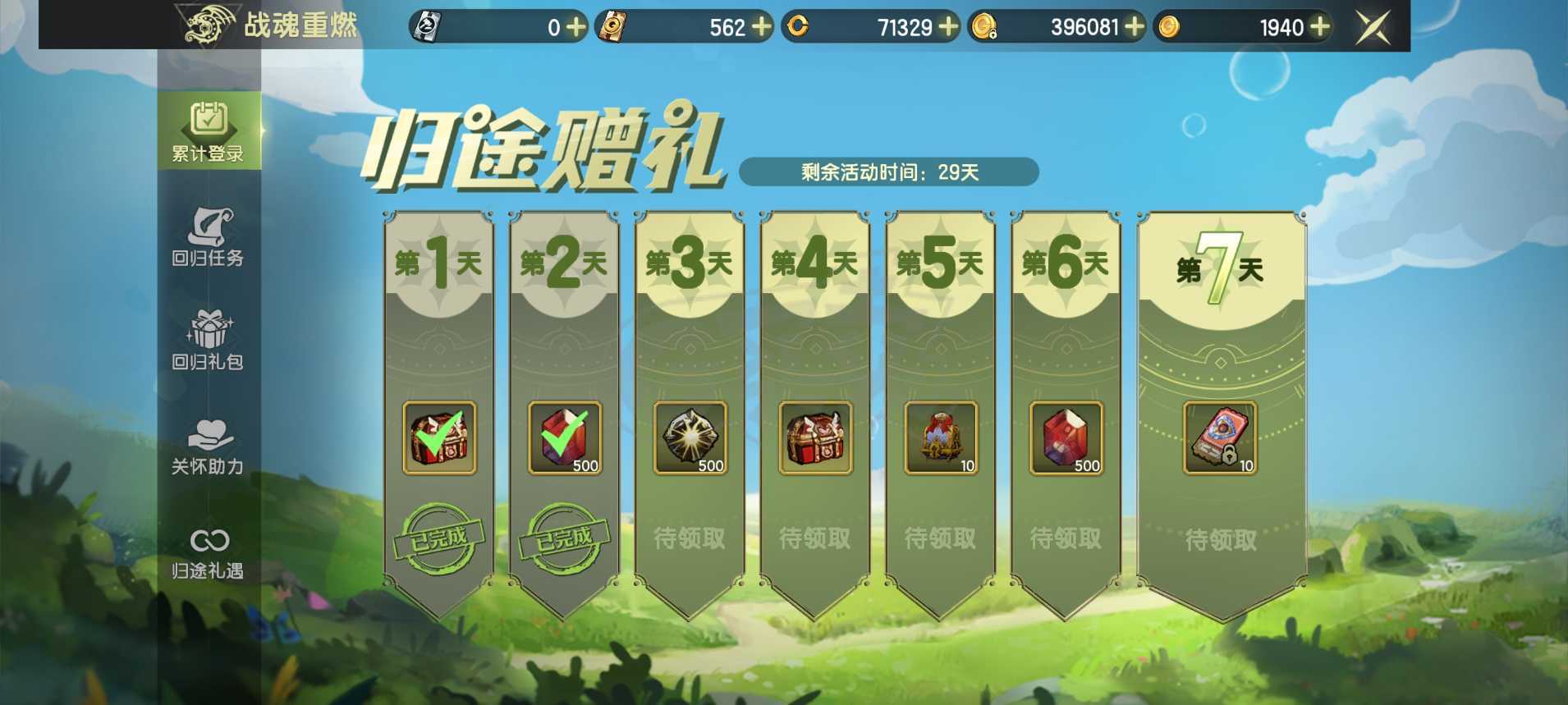Click the infinity icon above 归途礼遇
This screenshot has width=1568, height=705.
209,539
